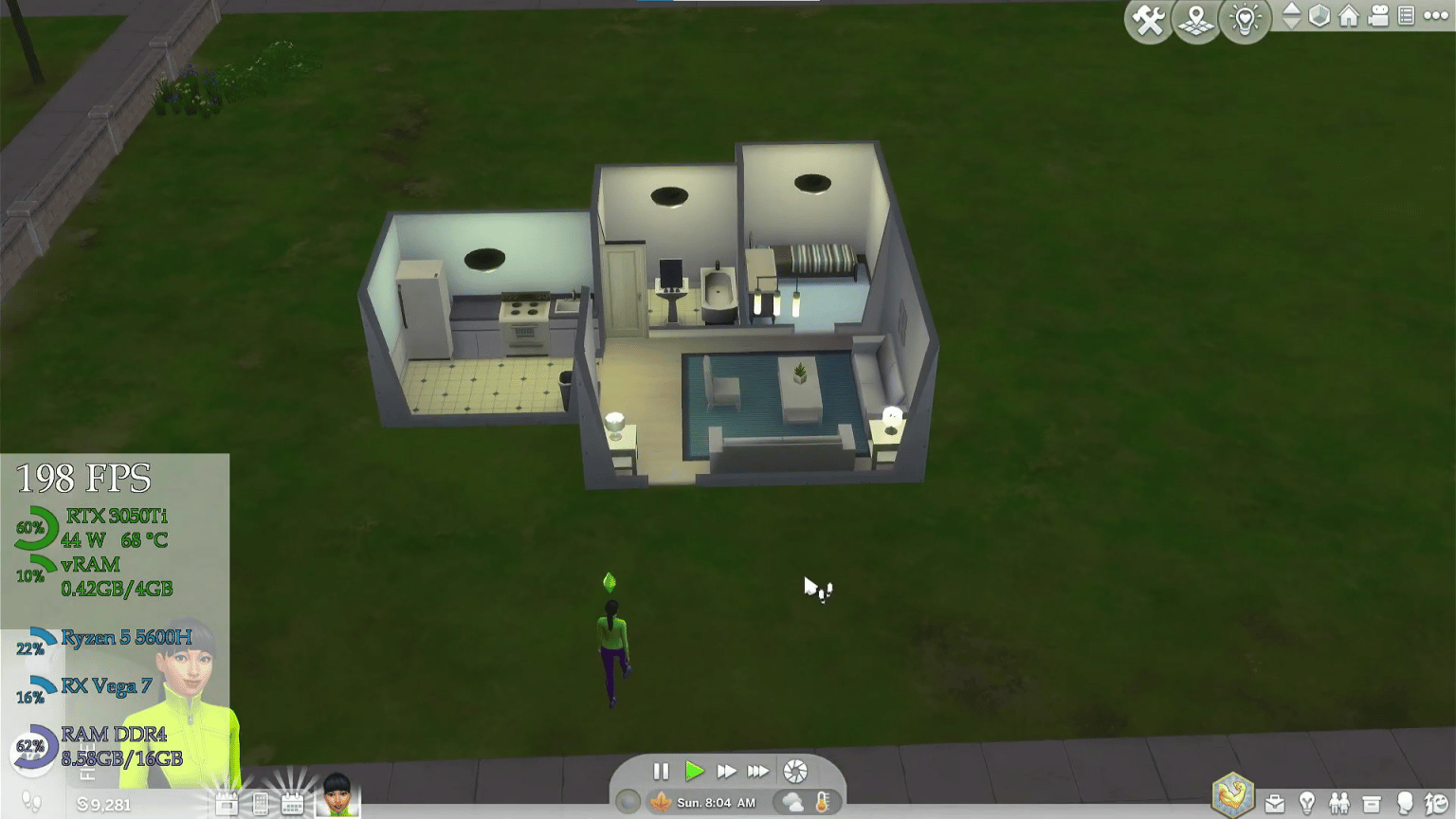Open the Map View
This screenshot has width=1456, height=819.
[1195, 19]
